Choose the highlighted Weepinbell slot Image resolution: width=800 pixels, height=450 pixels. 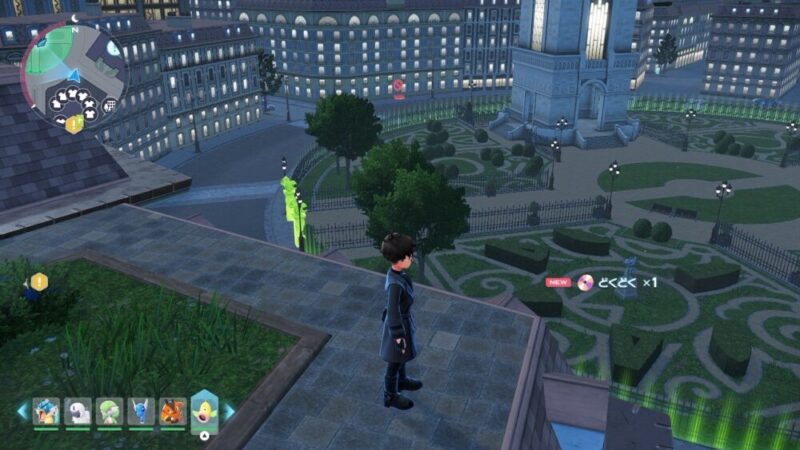204,410
